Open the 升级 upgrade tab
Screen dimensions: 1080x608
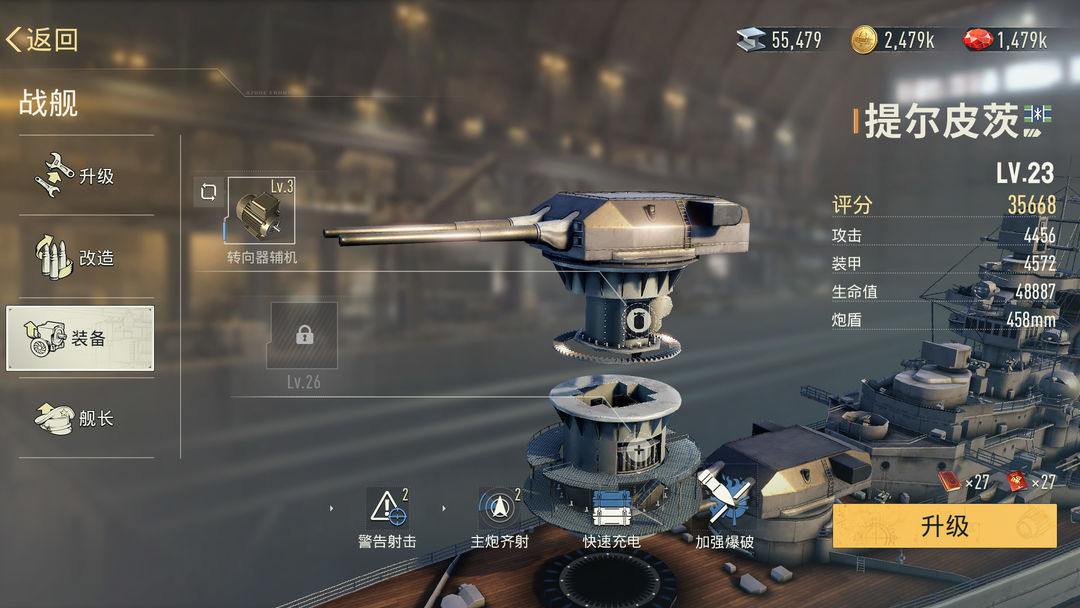[80, 175]
